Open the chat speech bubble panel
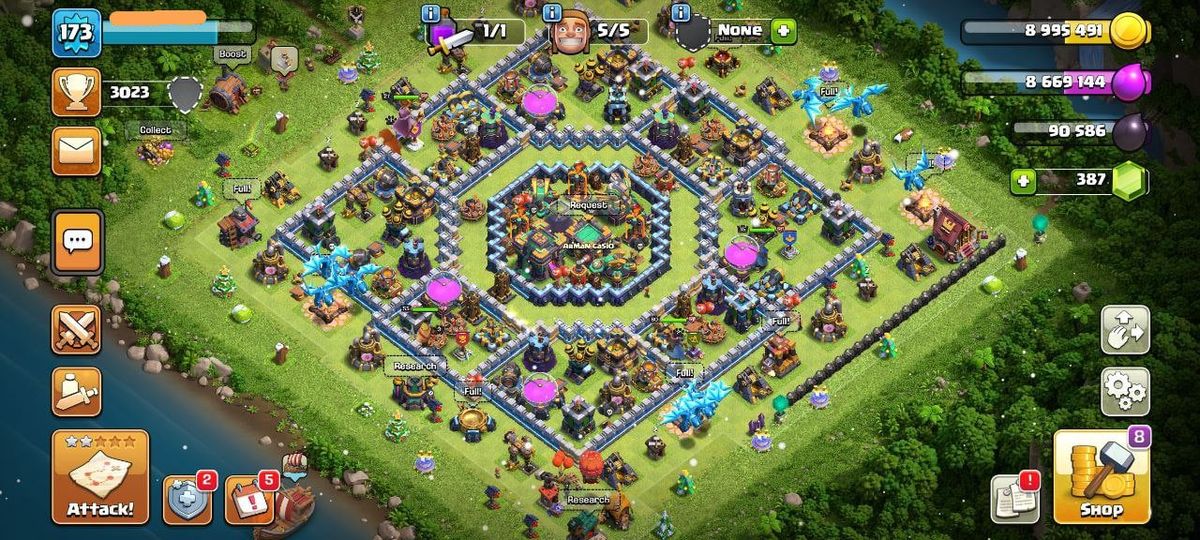This screenshot has width=1200, height=540. pyautogui.click(x=77, y=241)
